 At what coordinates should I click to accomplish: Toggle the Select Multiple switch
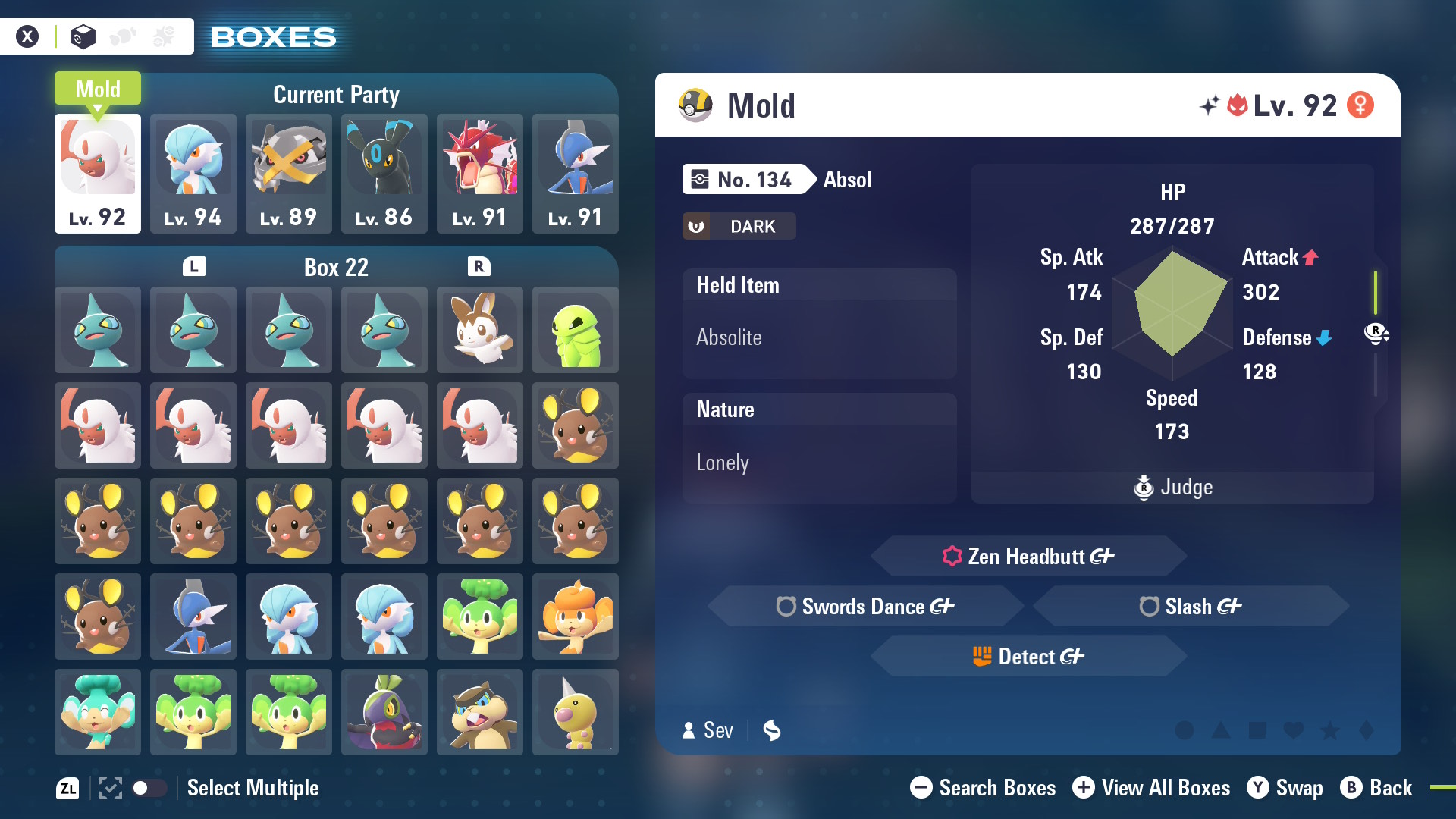click(x=149, y=788)
